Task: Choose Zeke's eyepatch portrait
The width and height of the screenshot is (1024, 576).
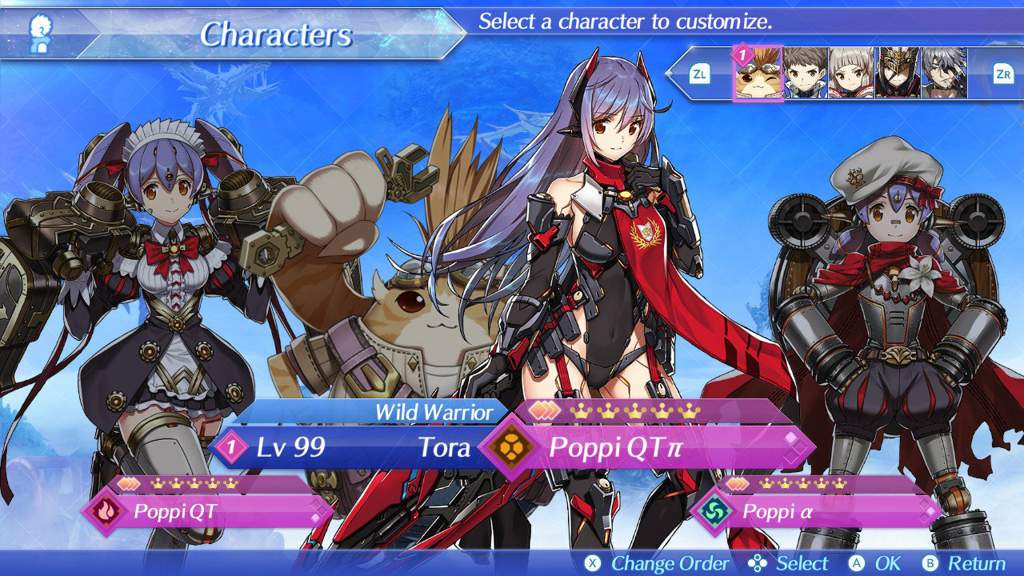Action: [944, 72]
